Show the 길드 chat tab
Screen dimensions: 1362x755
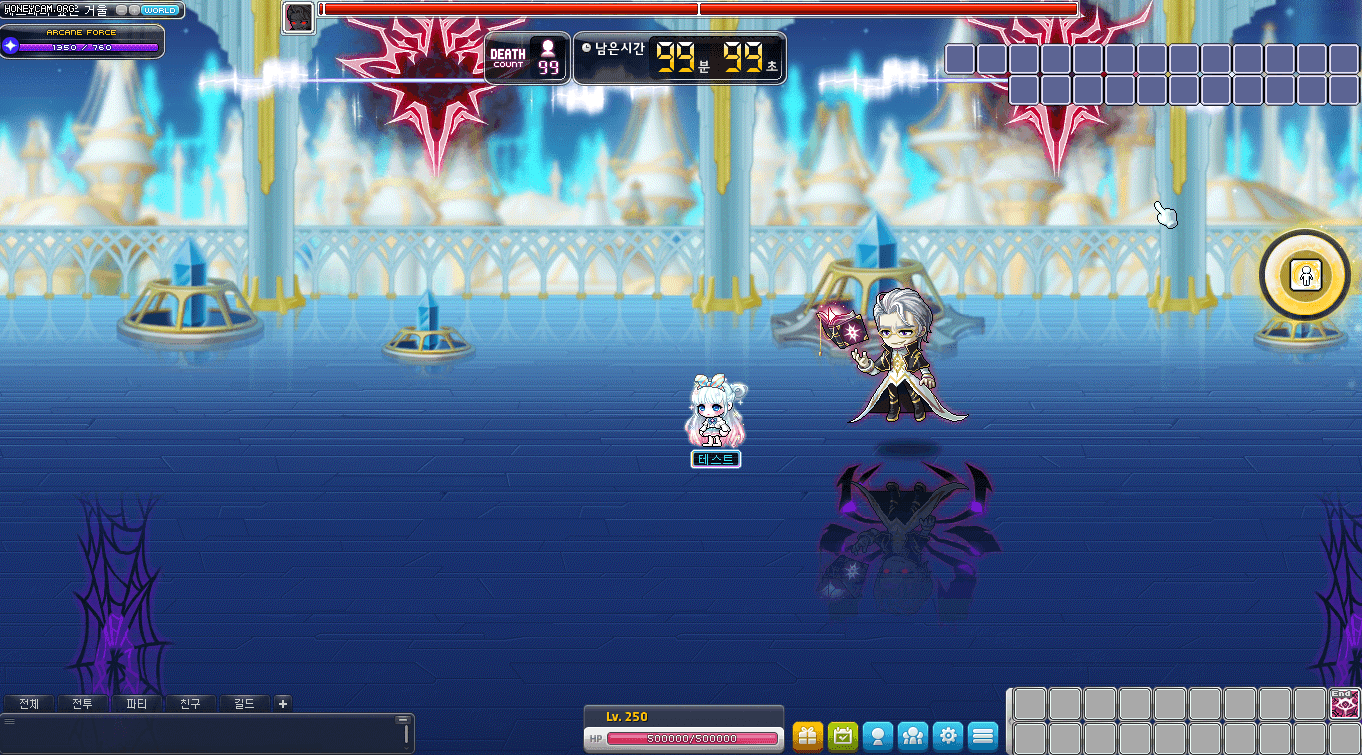coord(244,704)
